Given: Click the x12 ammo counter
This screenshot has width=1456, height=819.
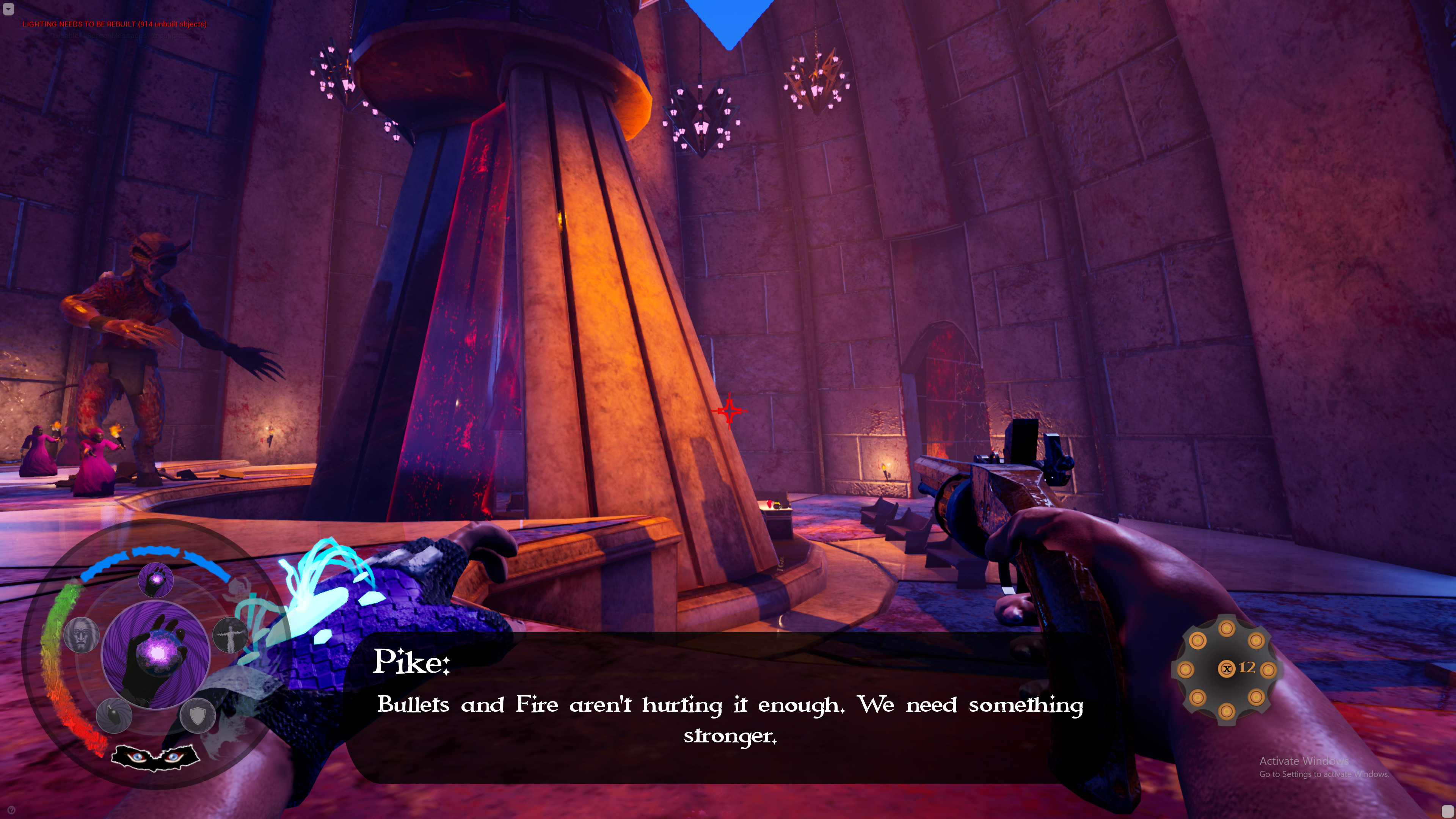Looking at the screenshot, I should tap(1238, 670).
